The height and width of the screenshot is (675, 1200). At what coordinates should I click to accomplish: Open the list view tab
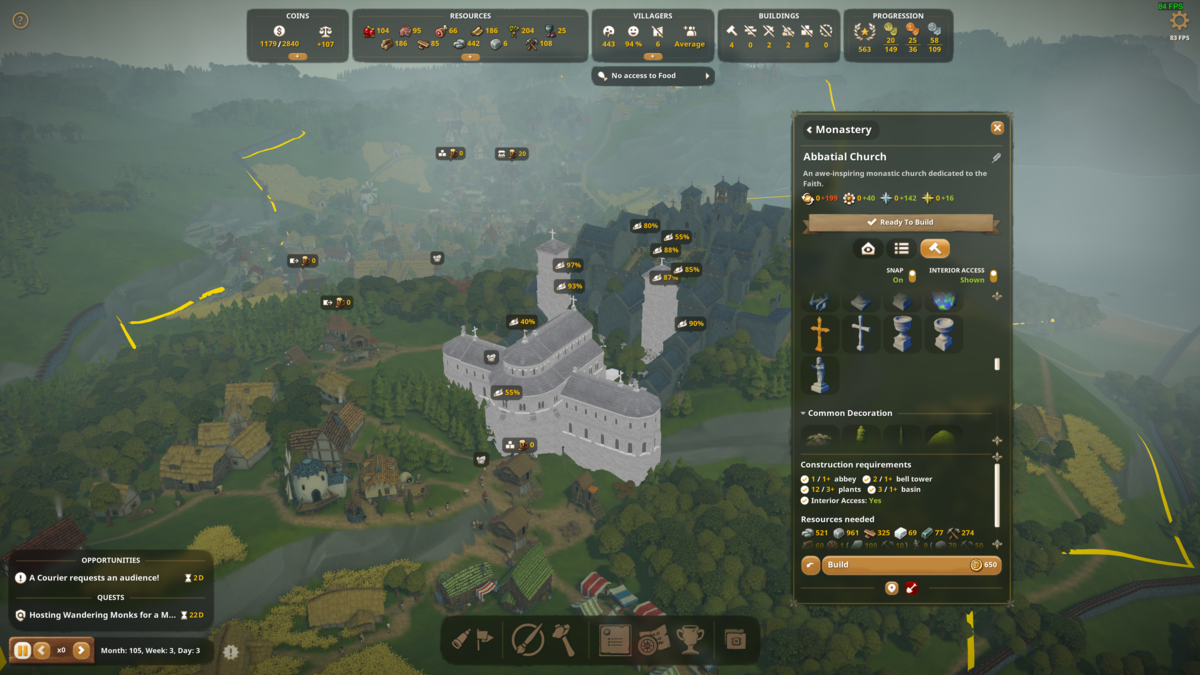click(x=901, y=248)
